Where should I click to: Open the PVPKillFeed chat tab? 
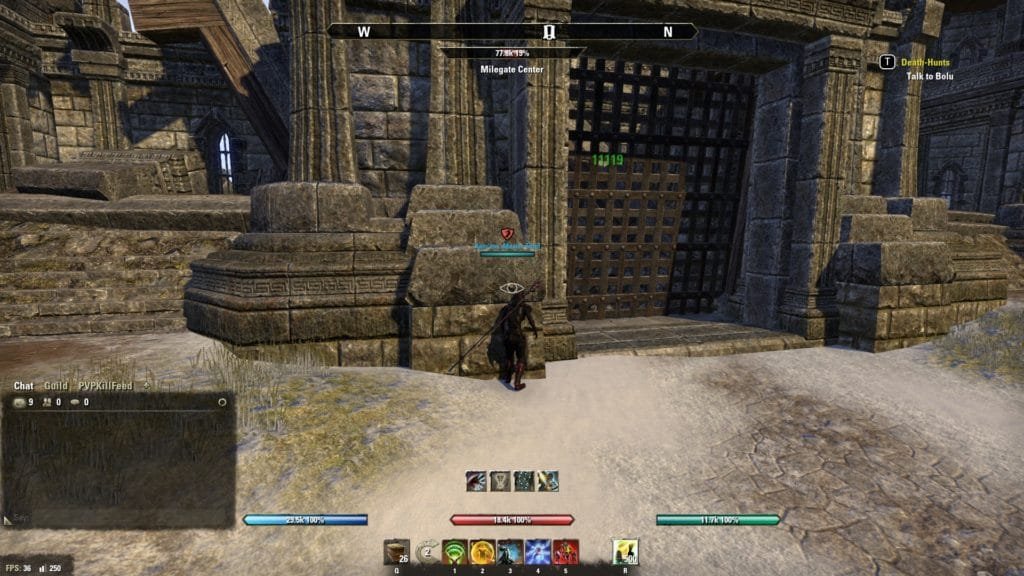pos(105,385)
